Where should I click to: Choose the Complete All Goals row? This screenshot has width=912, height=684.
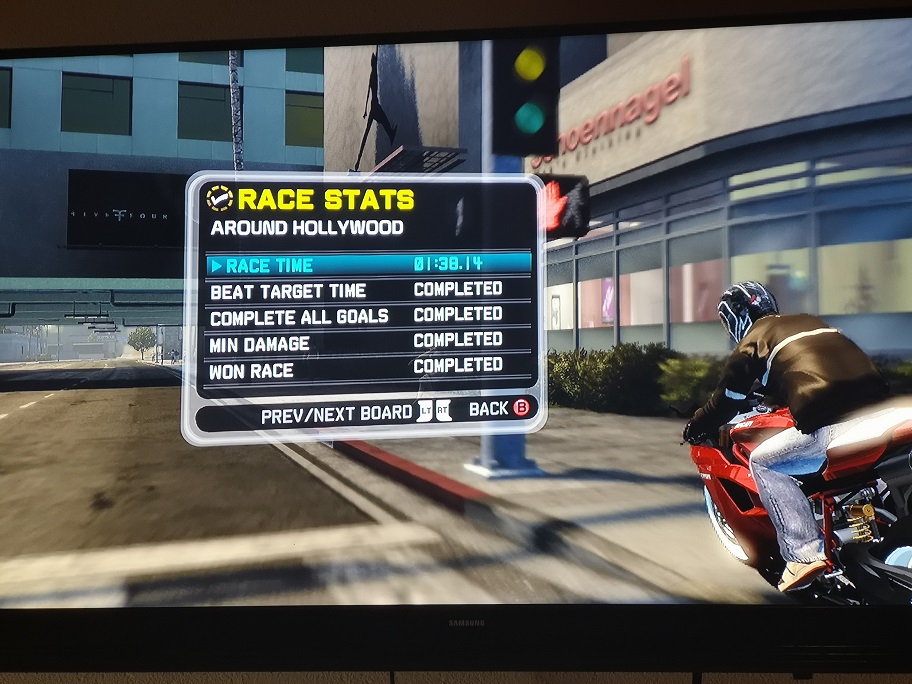point(368,317)
